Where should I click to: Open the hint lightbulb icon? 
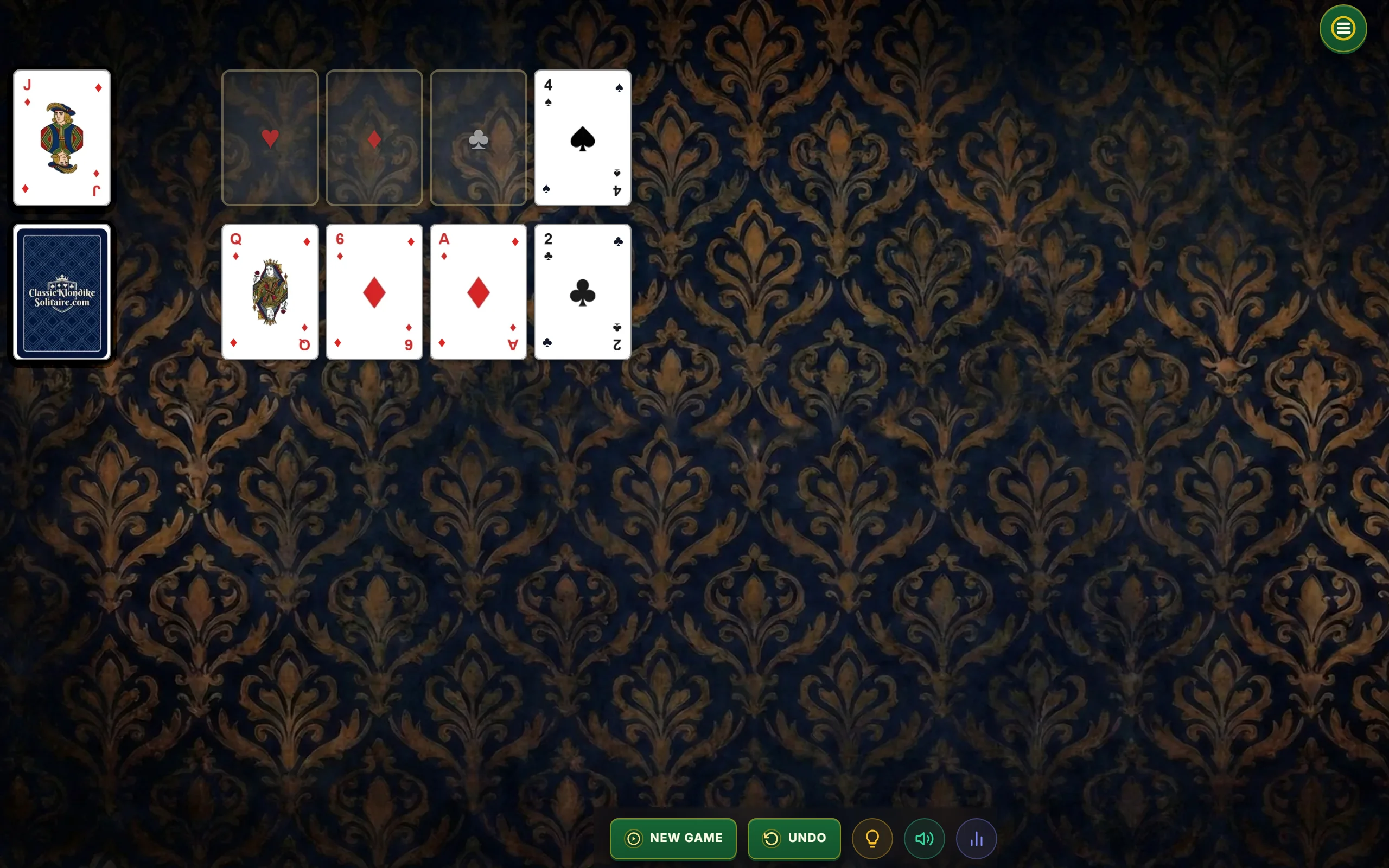point(871,838)
